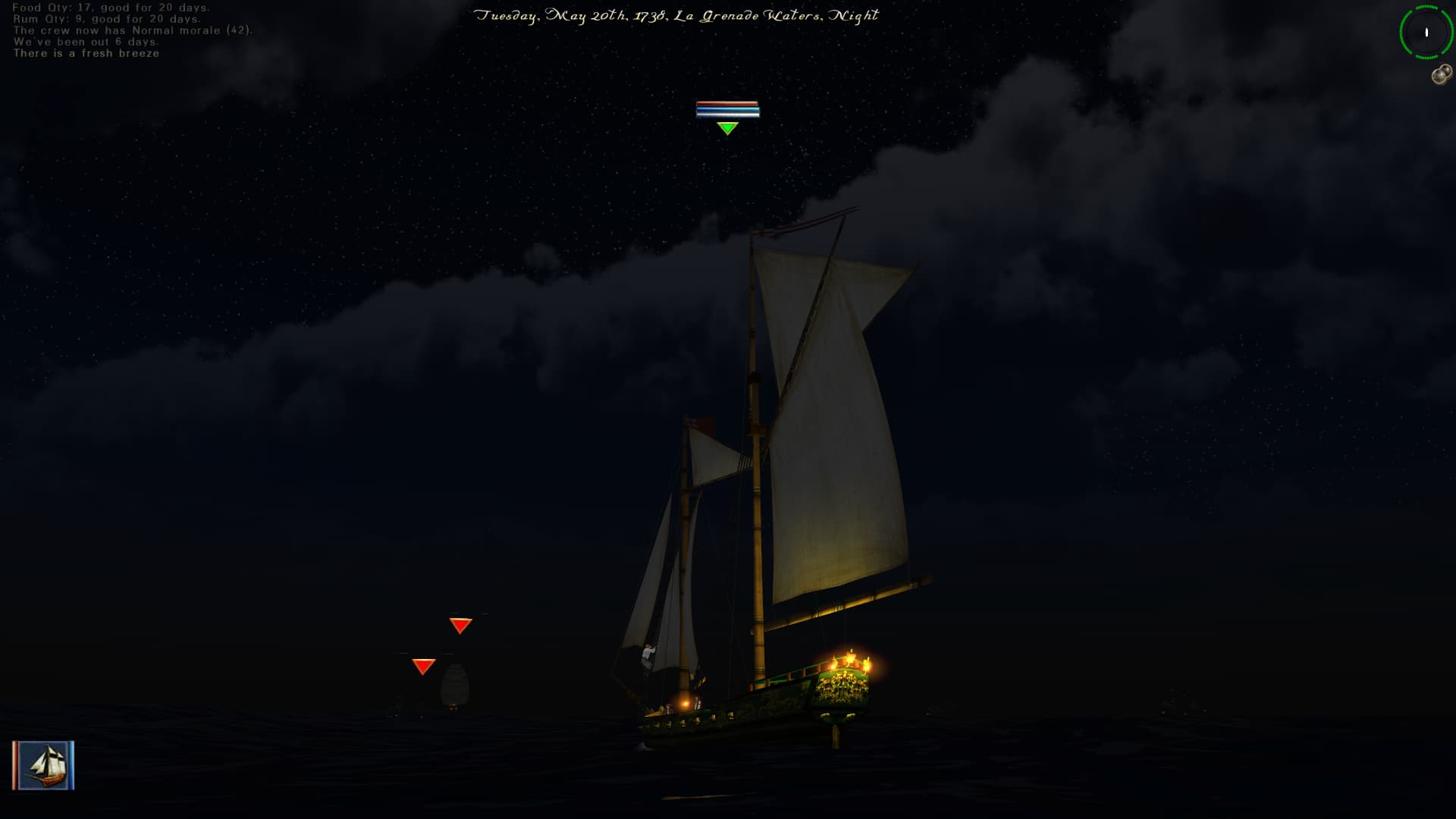Select the player ship portrait icon
Screen dimensions: 1456x819
[x=43, y=765]
